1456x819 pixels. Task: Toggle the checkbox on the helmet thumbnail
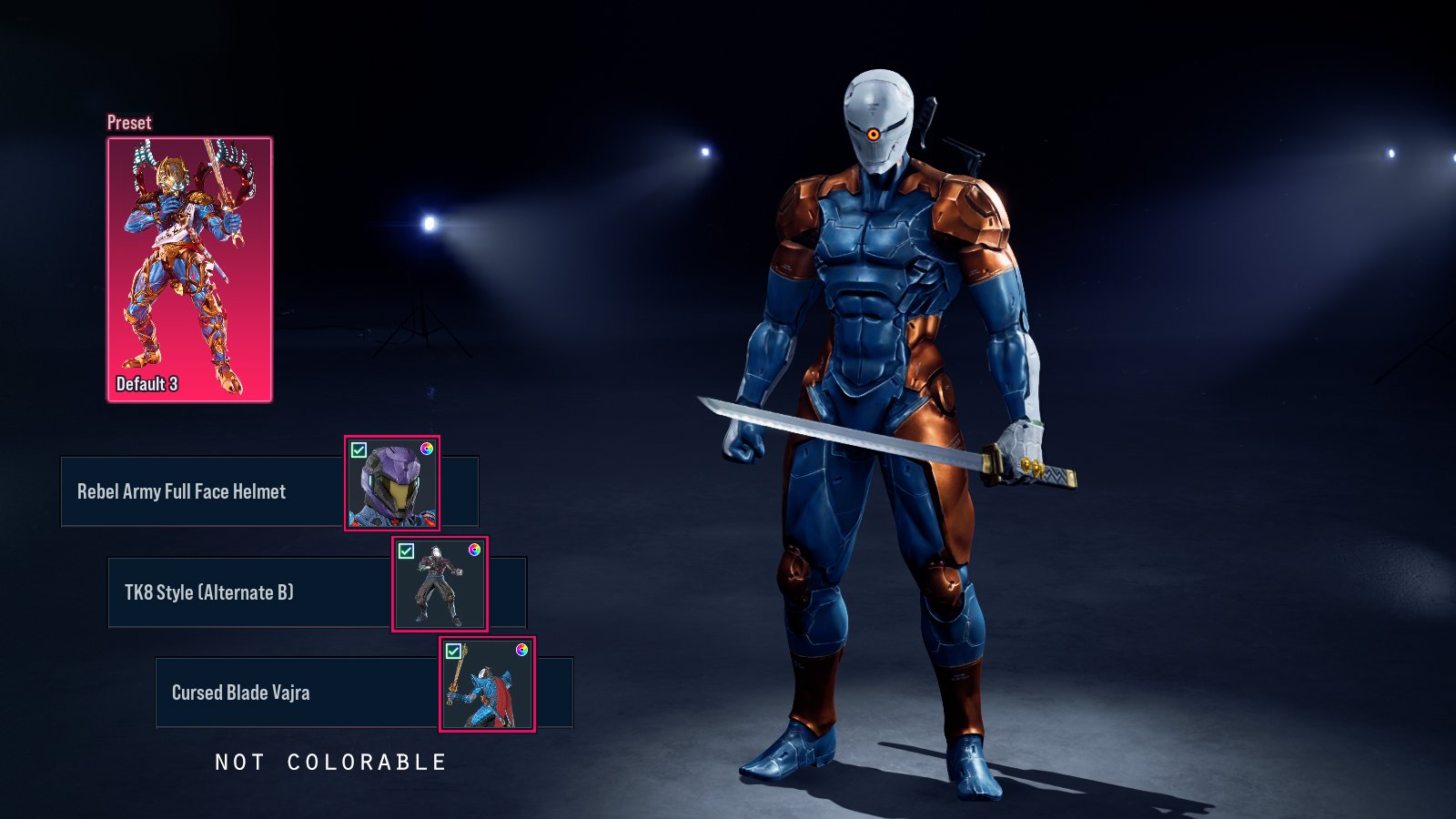pos(359,450)
